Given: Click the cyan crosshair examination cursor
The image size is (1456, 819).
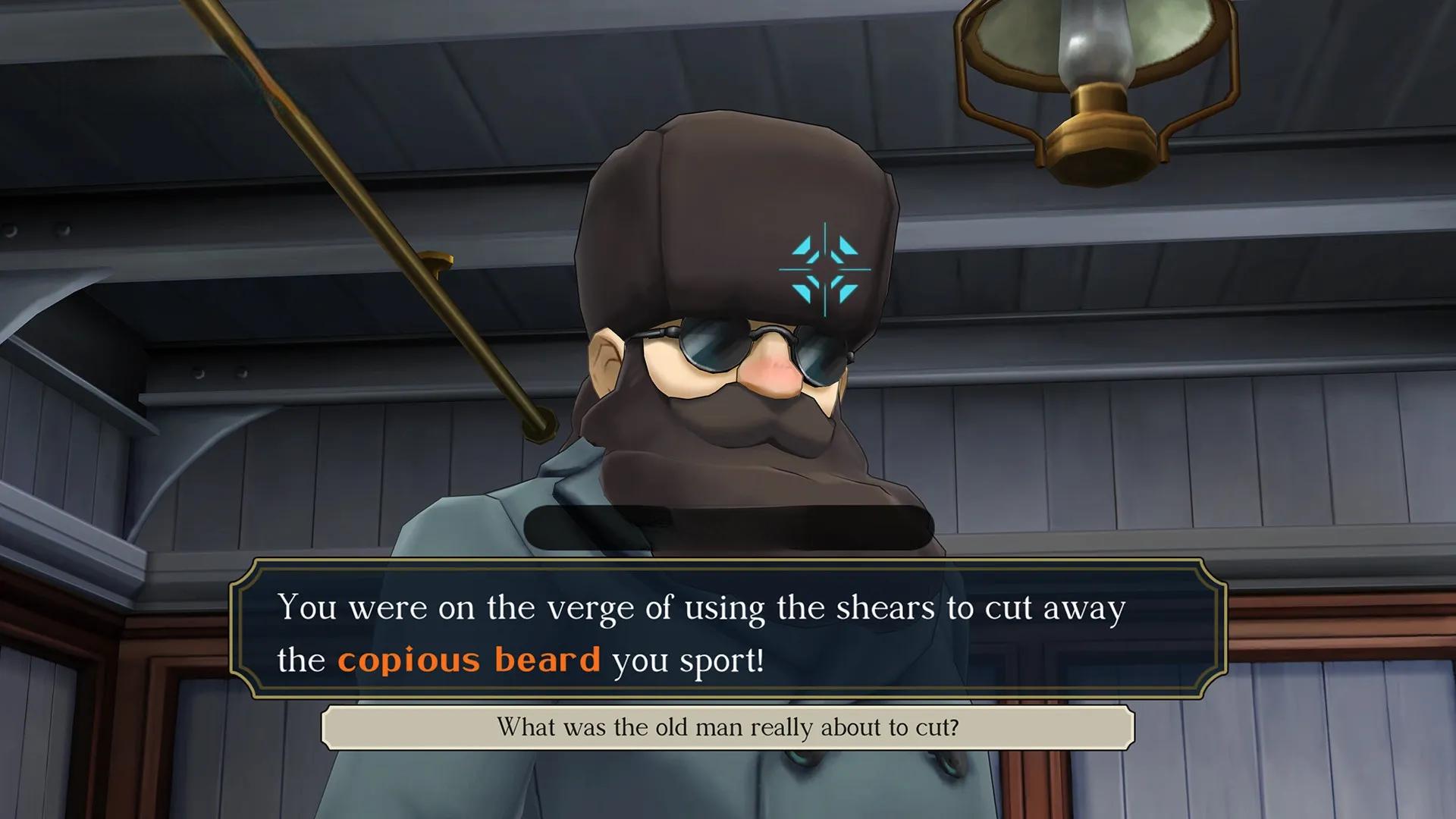Looking at the screenshot, I should coord(825,269).
